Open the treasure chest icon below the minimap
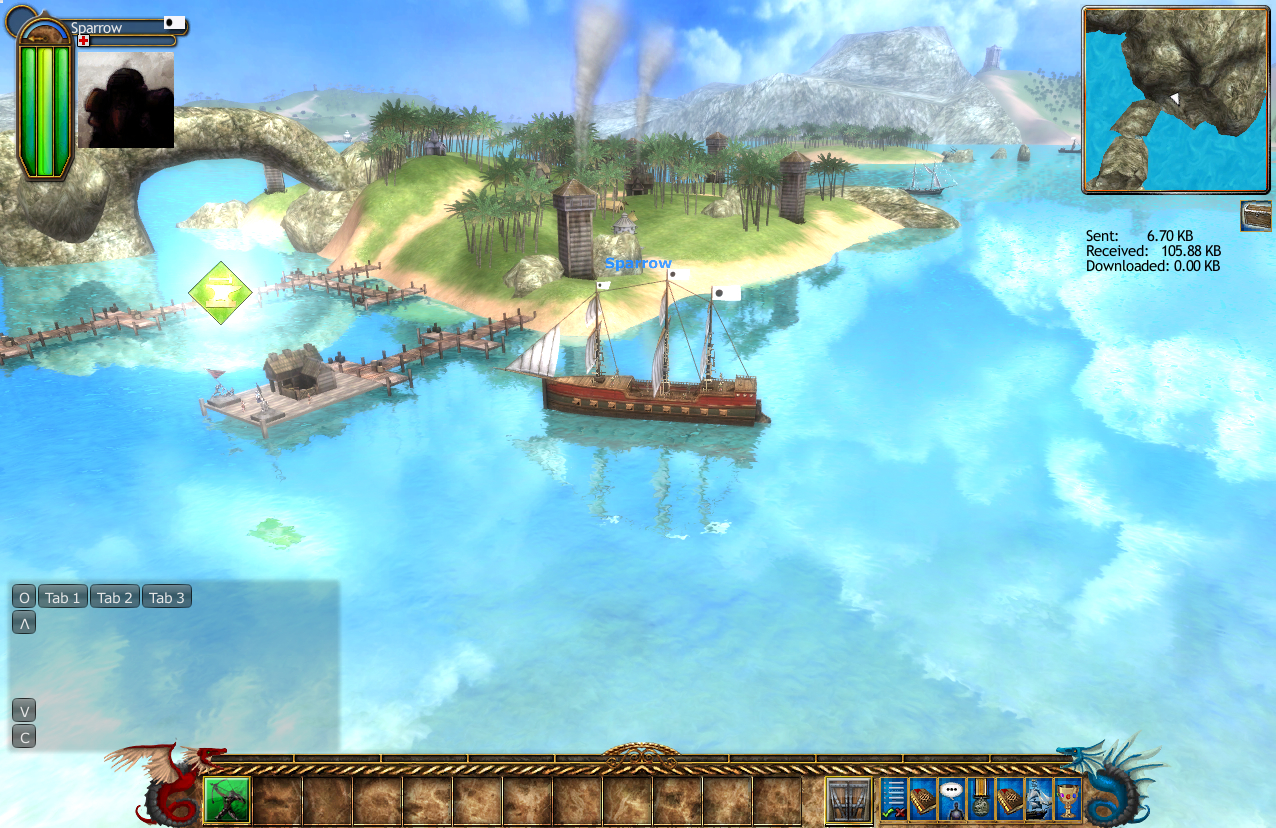The image size is (1276, 828). 1256,215
